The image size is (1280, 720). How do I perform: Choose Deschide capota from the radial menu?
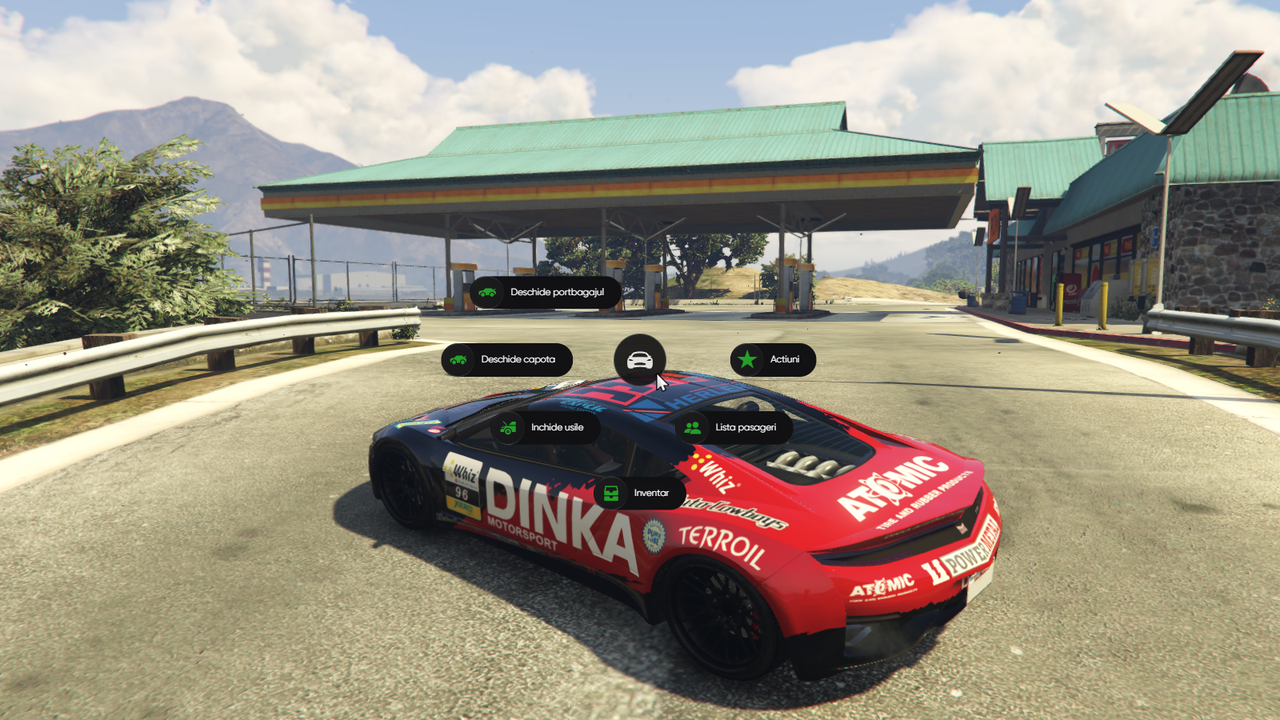click(507, 360)
